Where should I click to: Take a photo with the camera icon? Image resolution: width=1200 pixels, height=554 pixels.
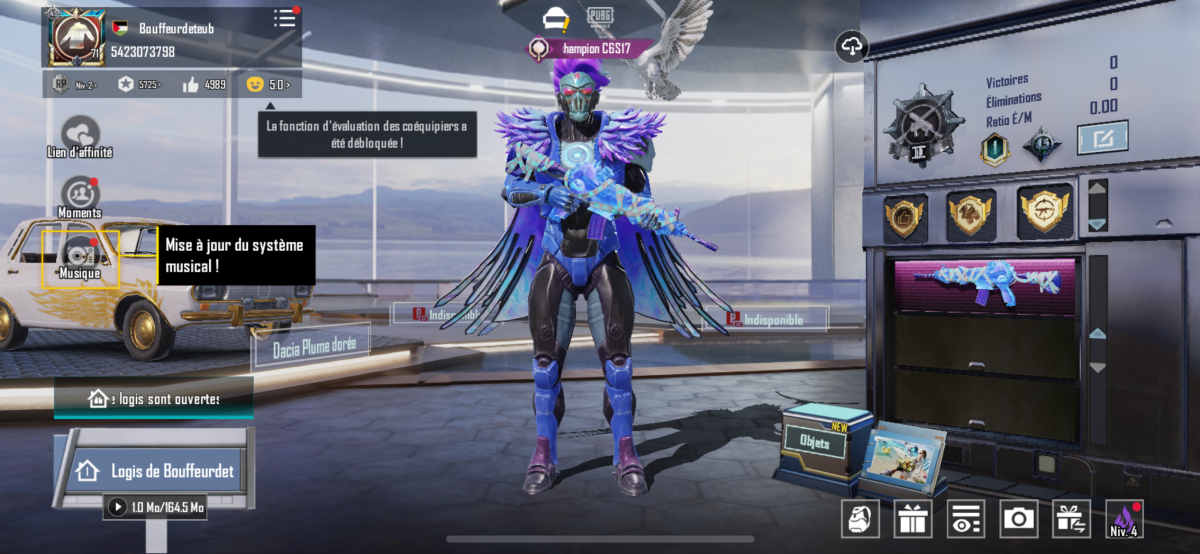click(1018, 518)
